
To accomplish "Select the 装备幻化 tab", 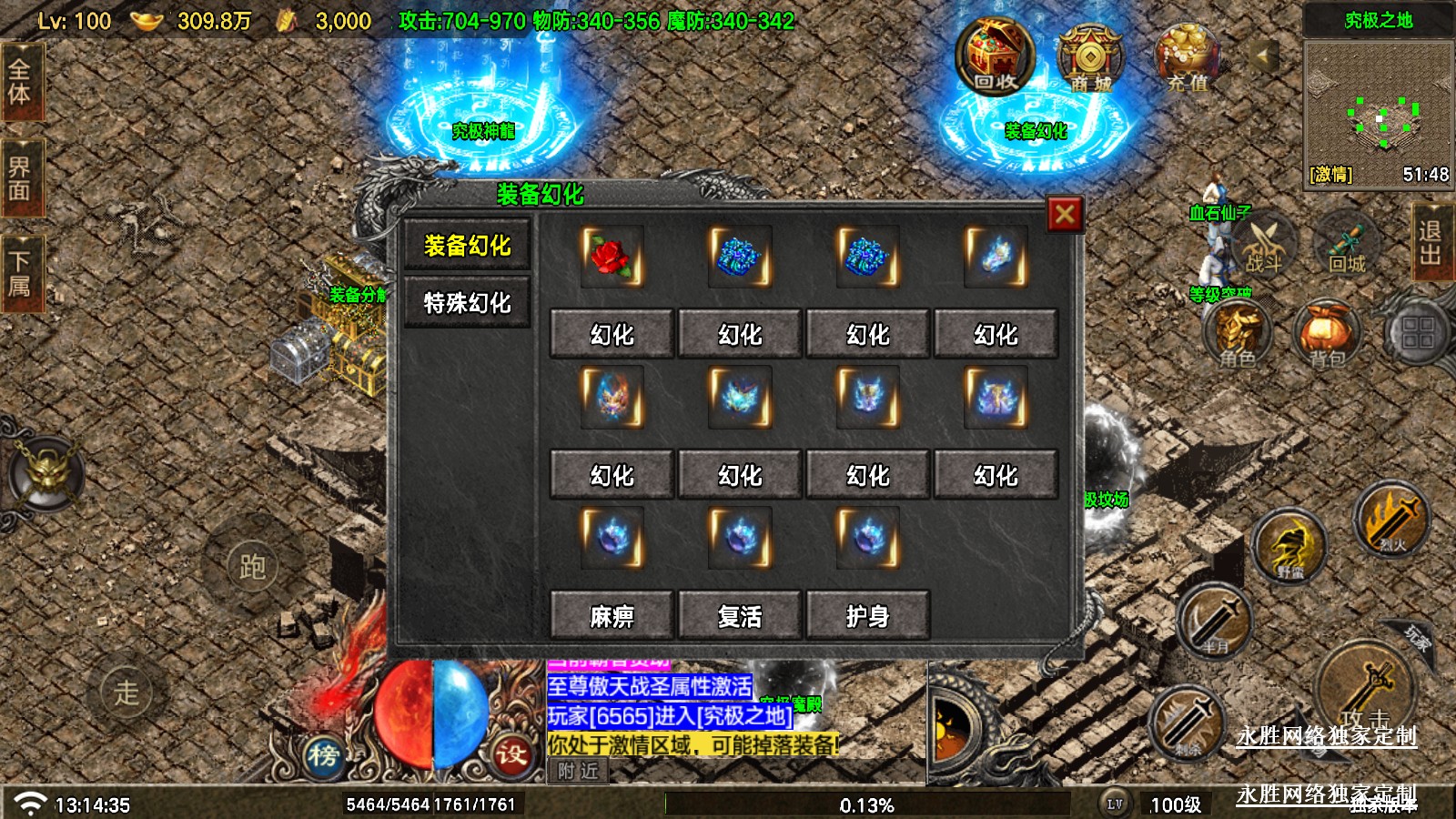I will (467, 246).
